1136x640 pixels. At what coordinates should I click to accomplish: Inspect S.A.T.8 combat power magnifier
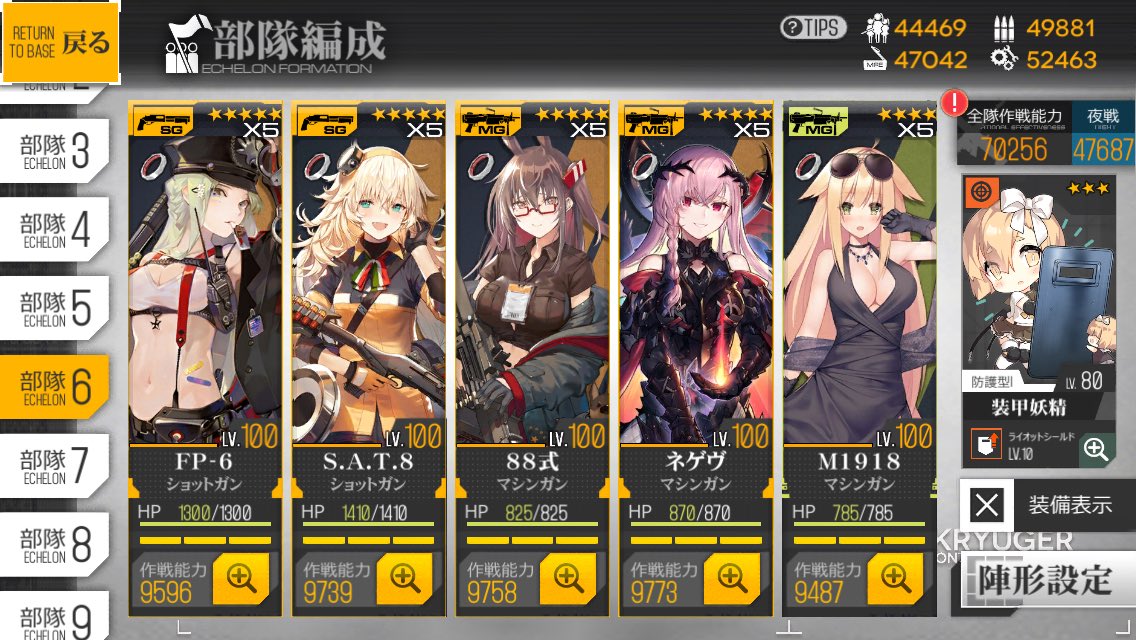404,577
